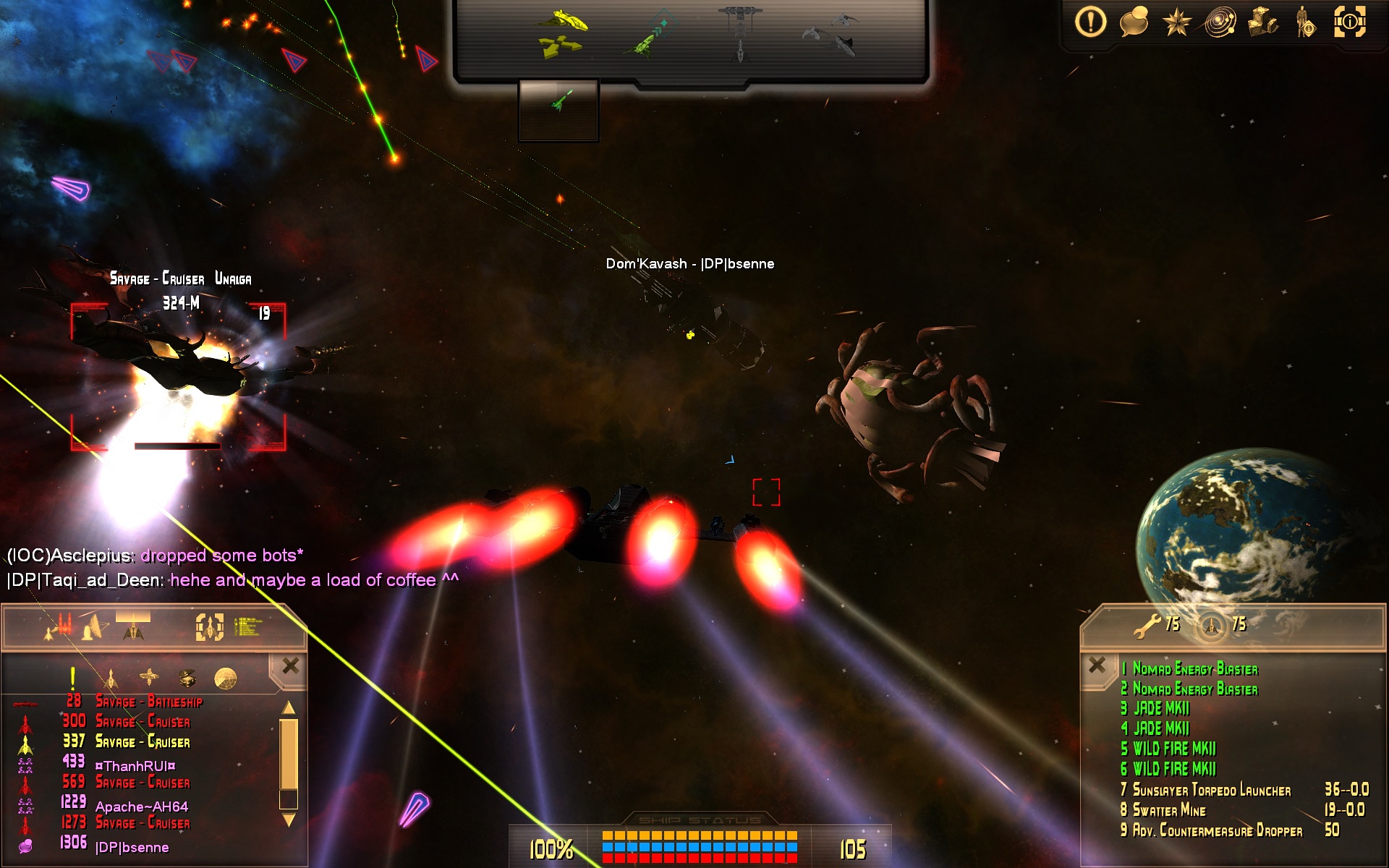Viewport: 1389px width, 868px height.
Task: Close the contact list panel
Action: [x=290, y=665]
